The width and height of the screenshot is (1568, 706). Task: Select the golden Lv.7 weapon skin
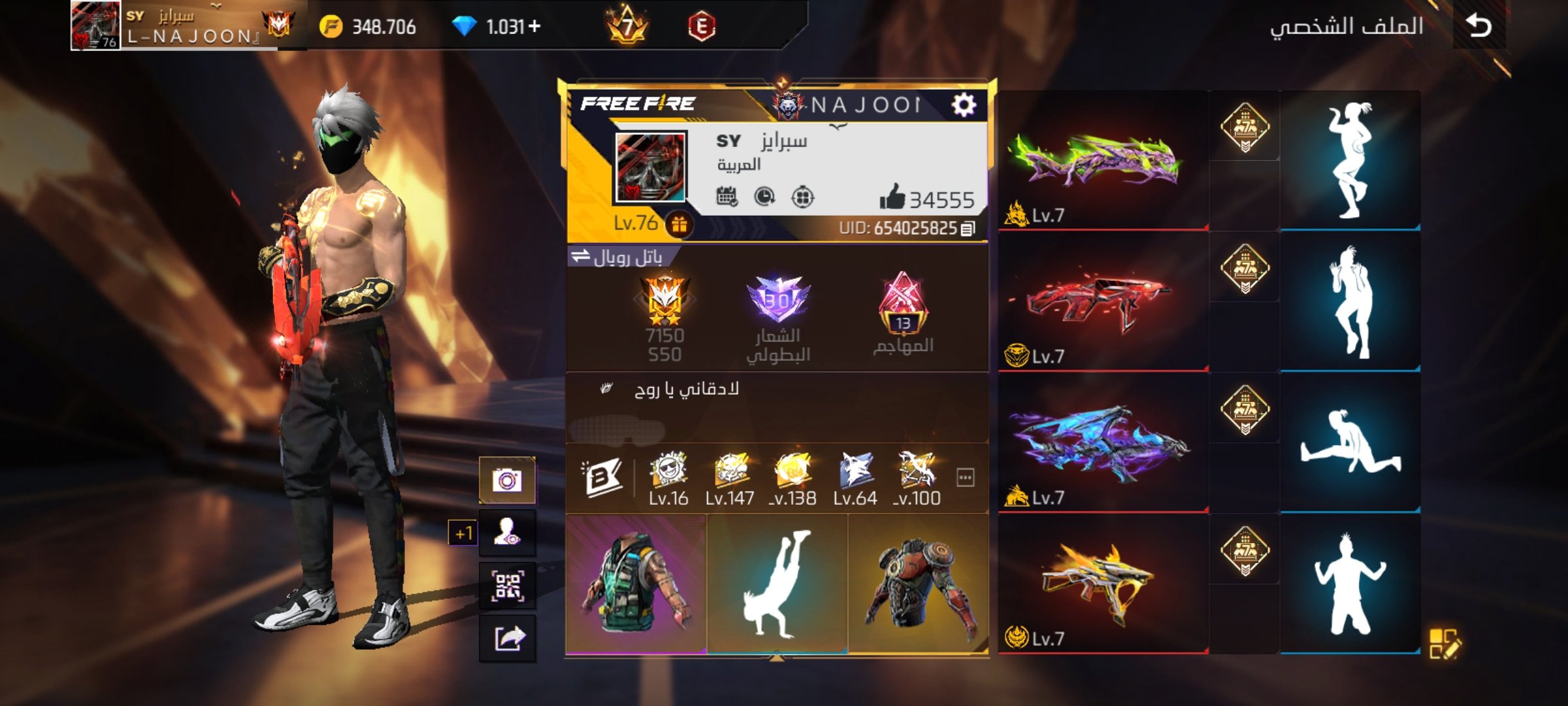(x=1102, y=584)
